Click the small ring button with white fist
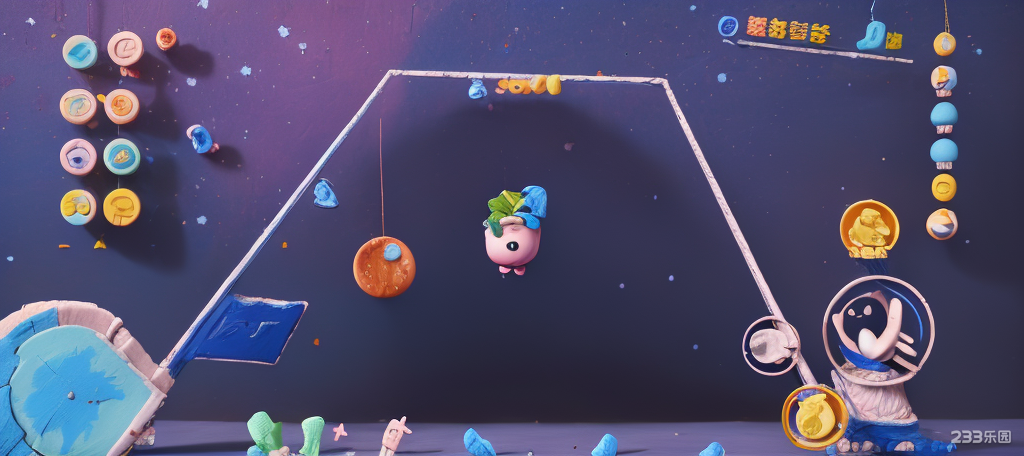Viewport: 1024px width, 456px height. (x=771, y=346)
